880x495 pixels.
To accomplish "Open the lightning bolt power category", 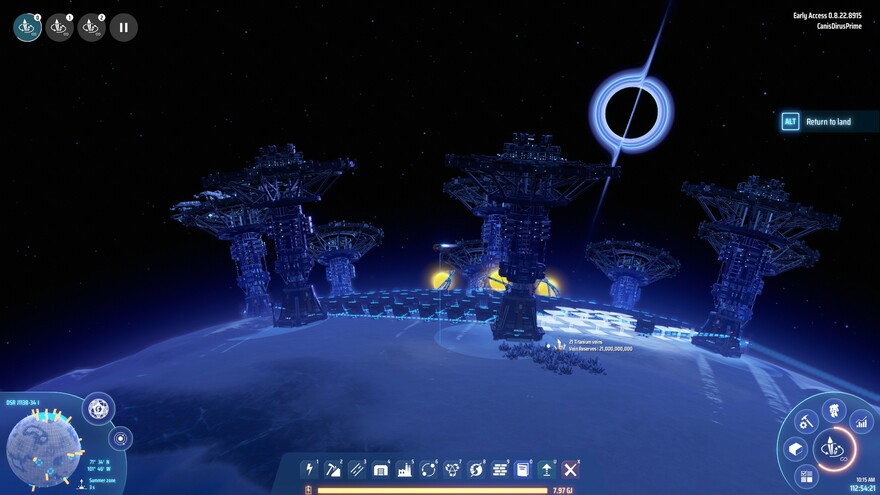I will click(x=310, y=469).
